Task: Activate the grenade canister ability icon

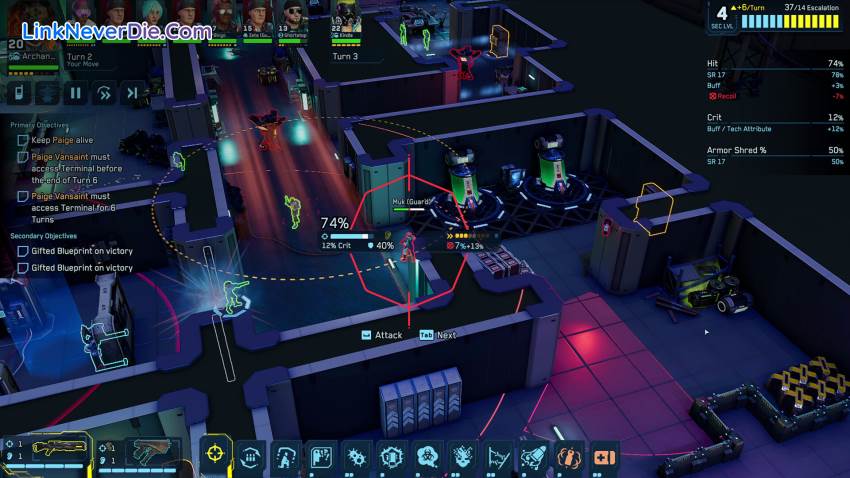Action: [x=569, y=456]
